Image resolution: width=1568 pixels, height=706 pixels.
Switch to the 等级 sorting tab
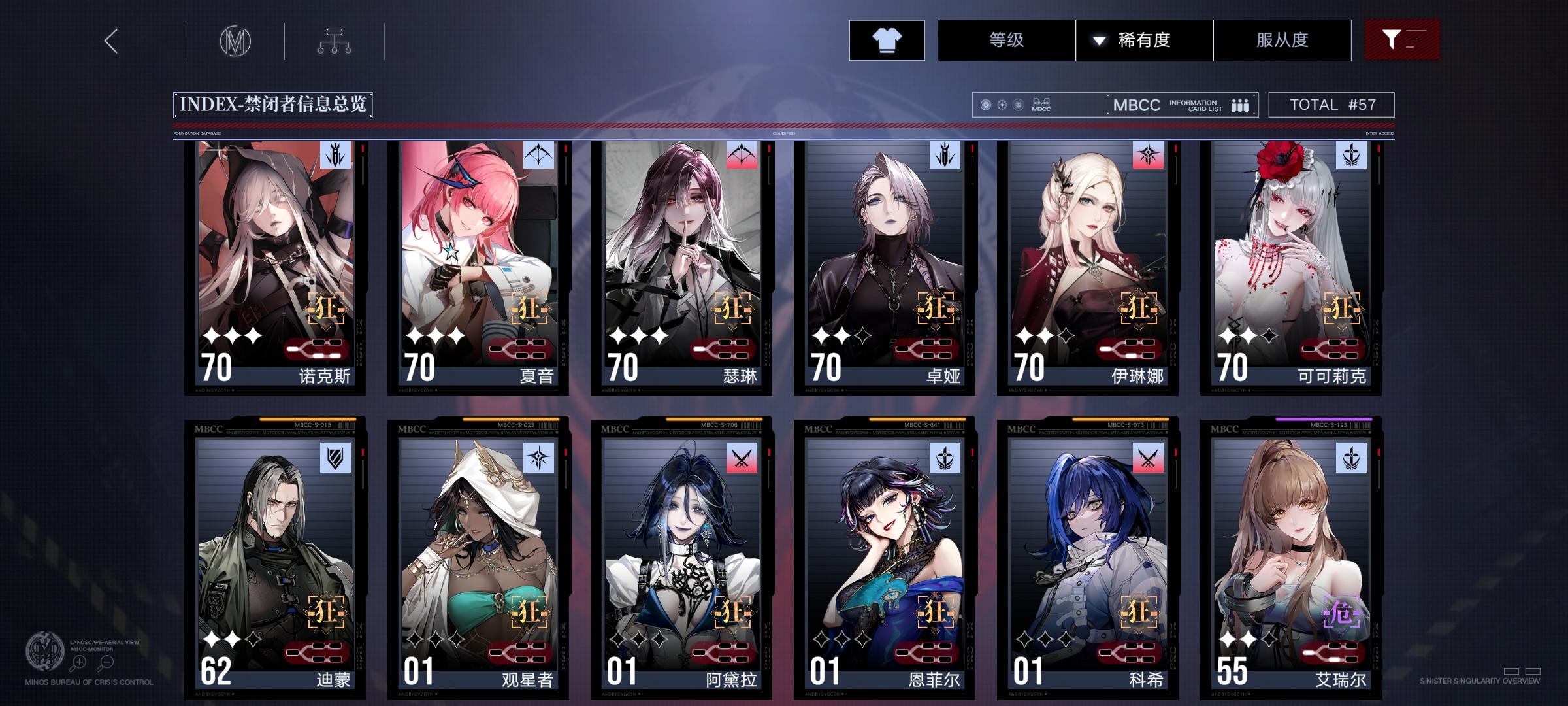[x=1007, y=40]
